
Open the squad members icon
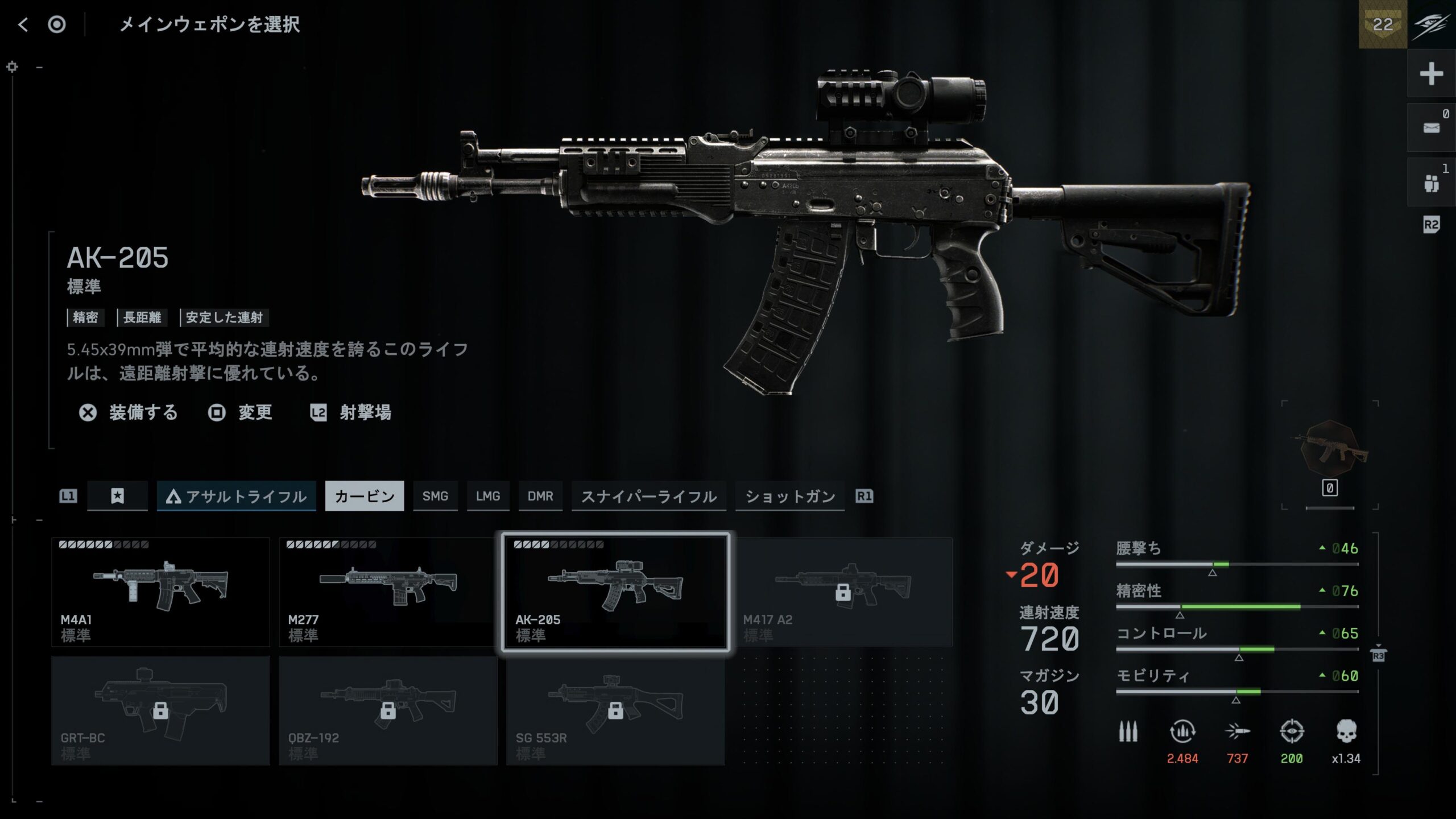coord(1431,183)
